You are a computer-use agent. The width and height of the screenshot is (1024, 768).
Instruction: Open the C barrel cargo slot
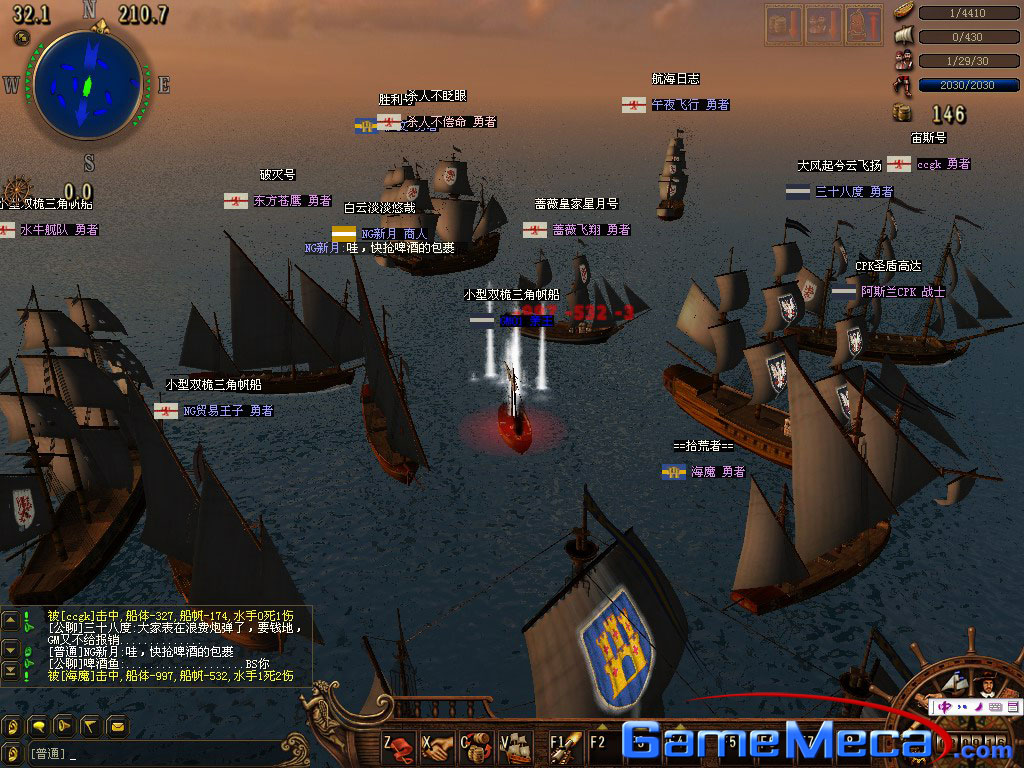[x=477, y=745]
